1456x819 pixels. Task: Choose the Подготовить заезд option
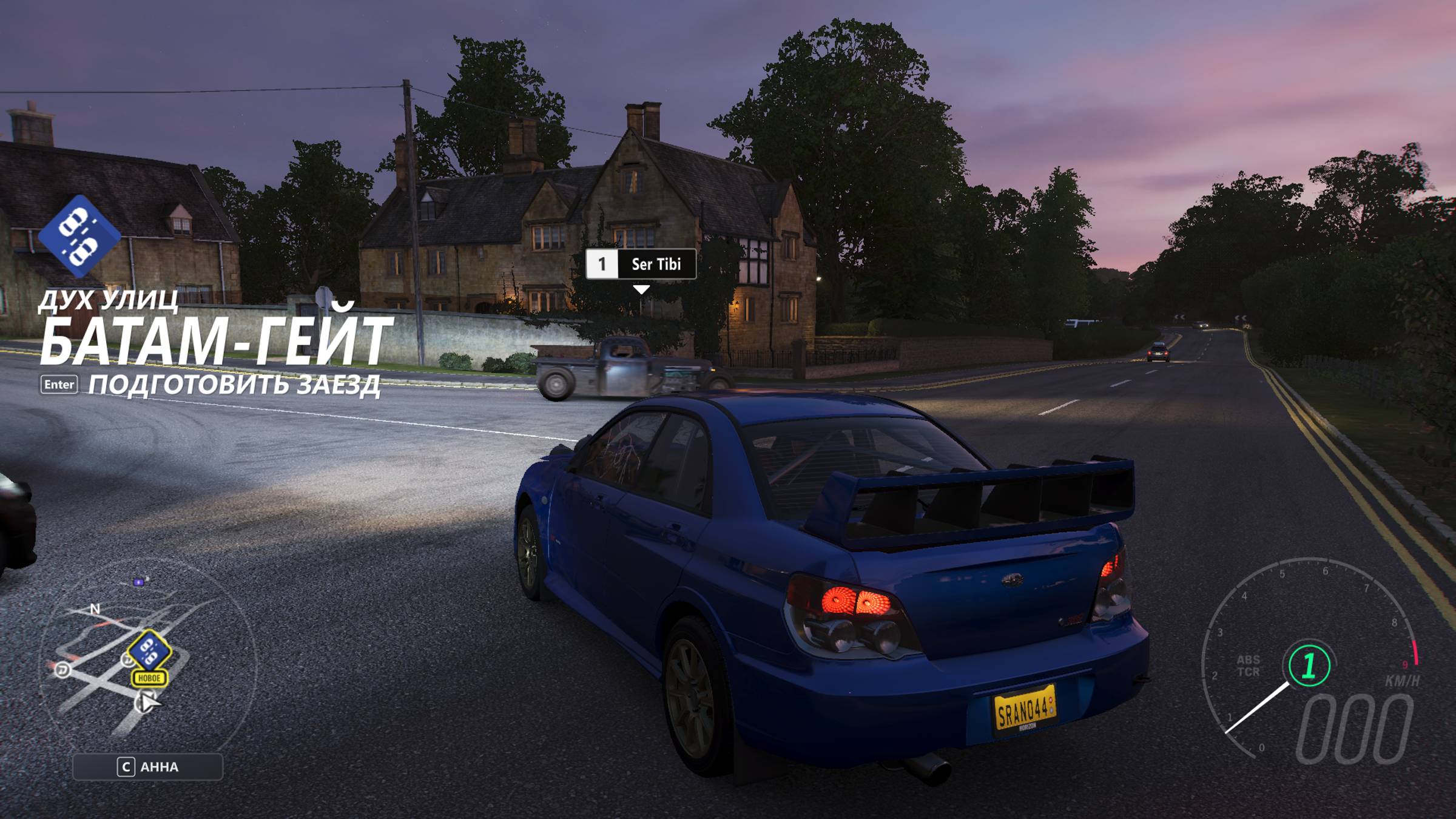[x=234, y=385]
